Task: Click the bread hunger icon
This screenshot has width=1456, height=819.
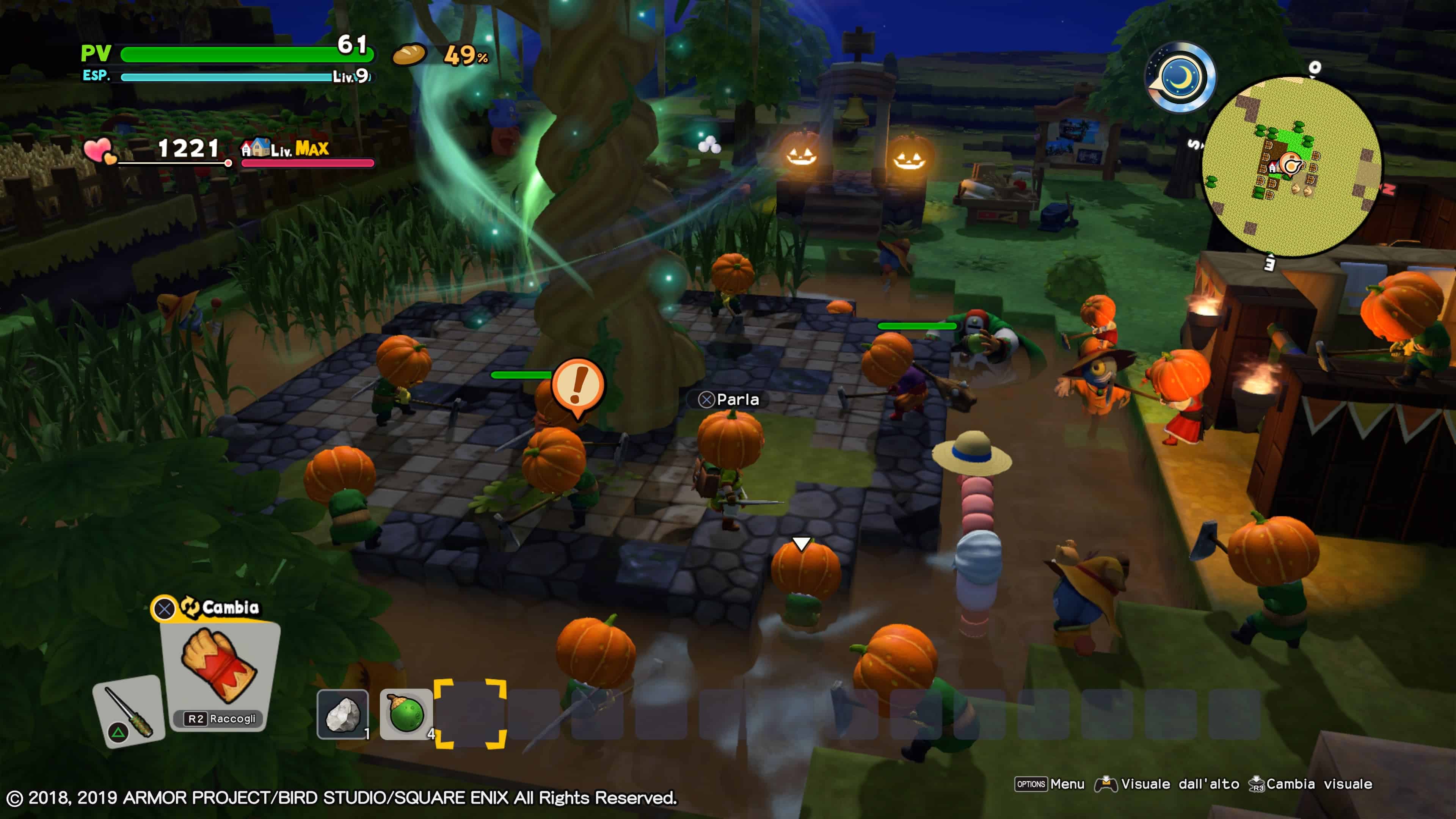Action: point(409,55)
